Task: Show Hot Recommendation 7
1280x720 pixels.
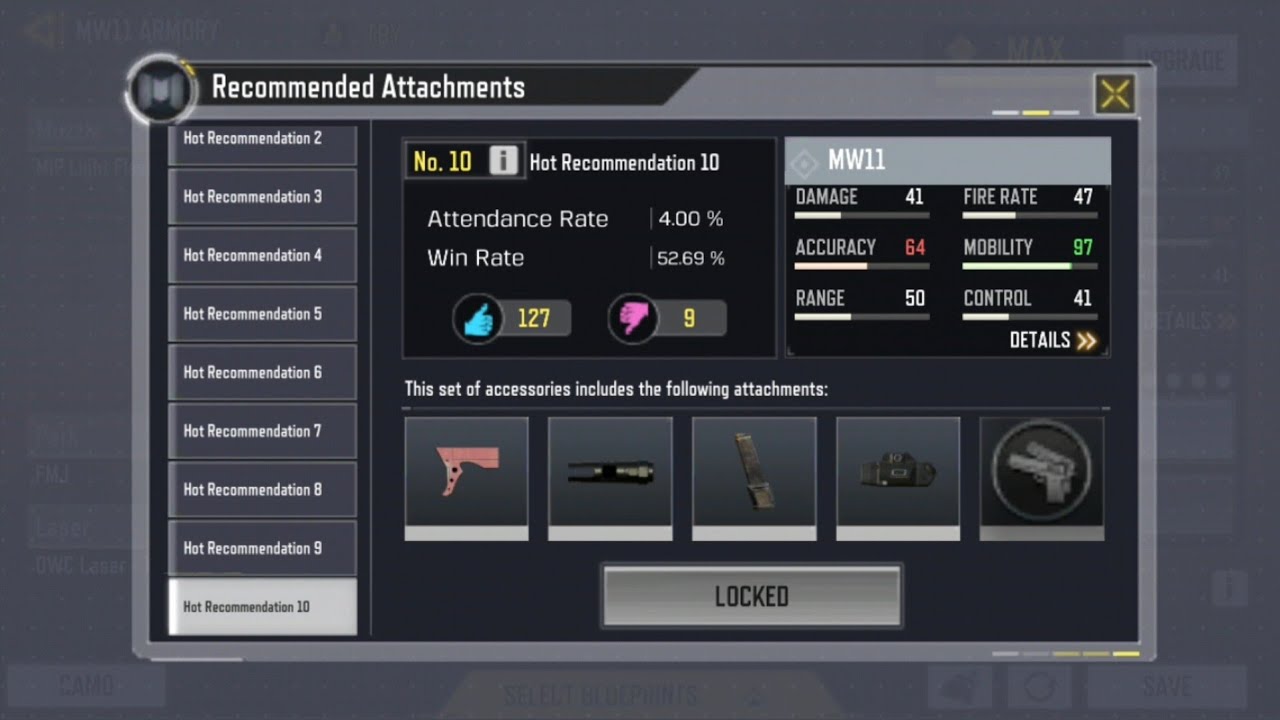Action: [262, 431]
